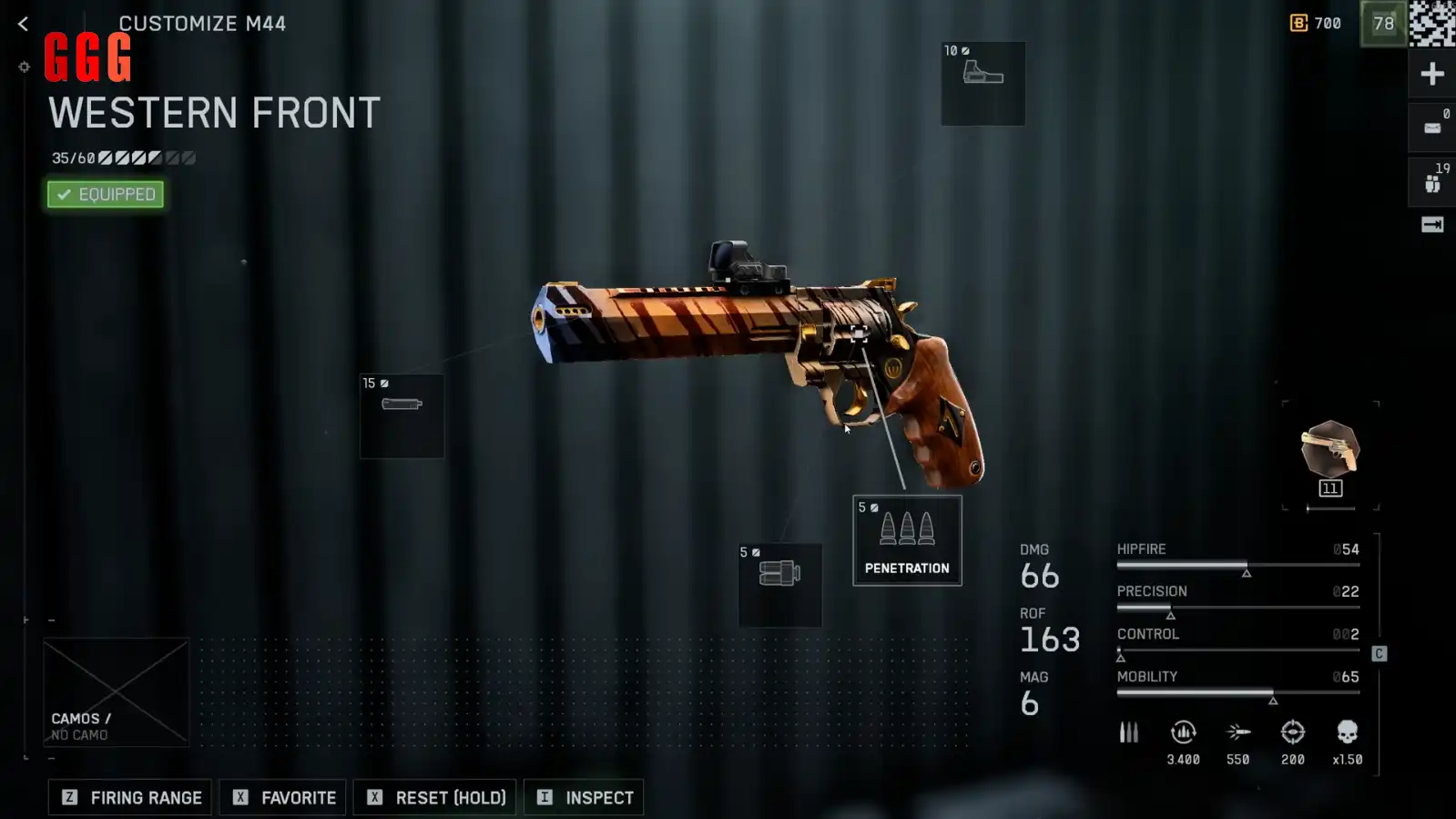The height and width of the screenshot is (819, 1456).
Task: Mark this build as Favorite
Action: (283, 797)
